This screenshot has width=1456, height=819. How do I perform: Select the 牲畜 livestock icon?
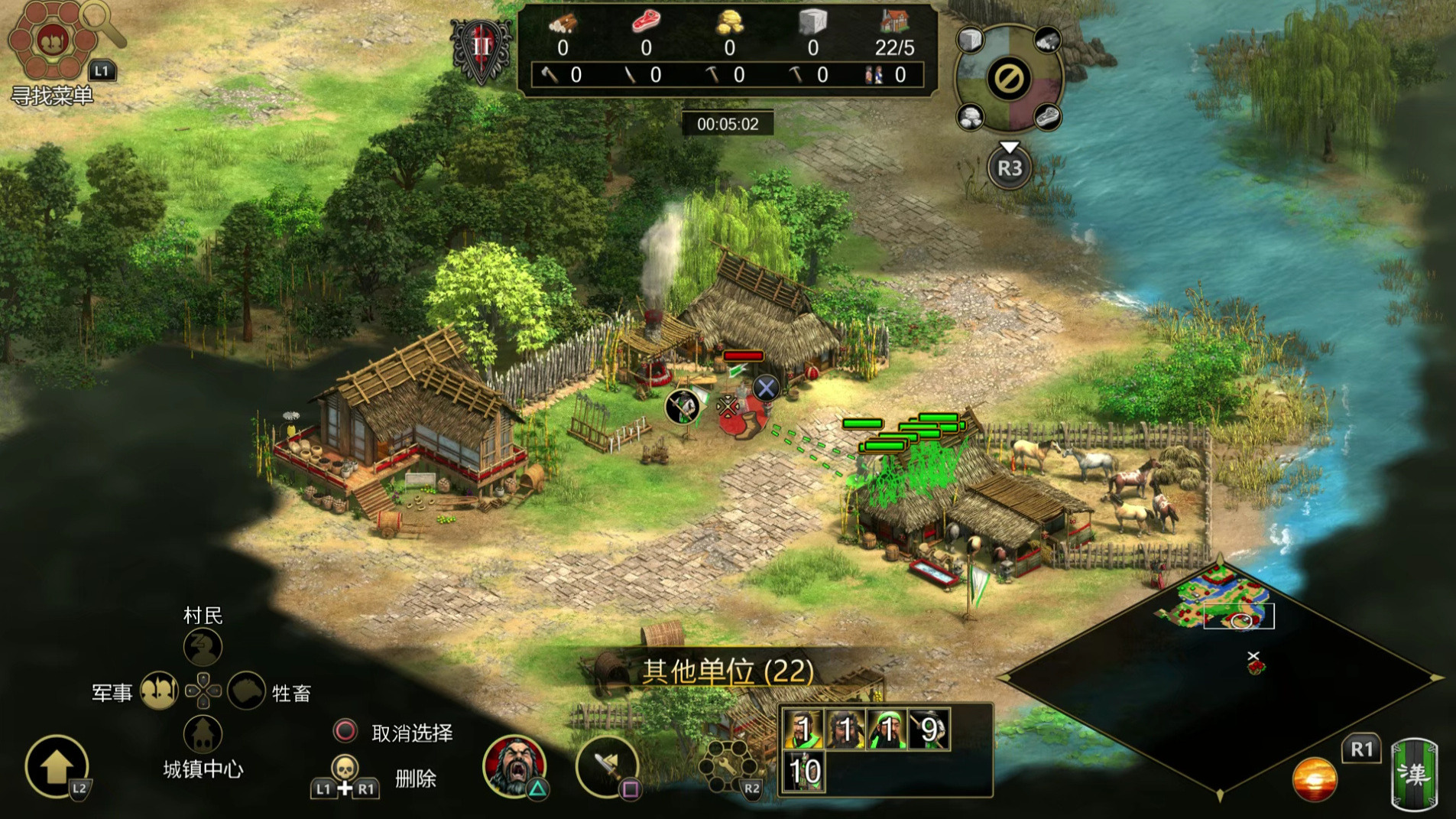246,691
